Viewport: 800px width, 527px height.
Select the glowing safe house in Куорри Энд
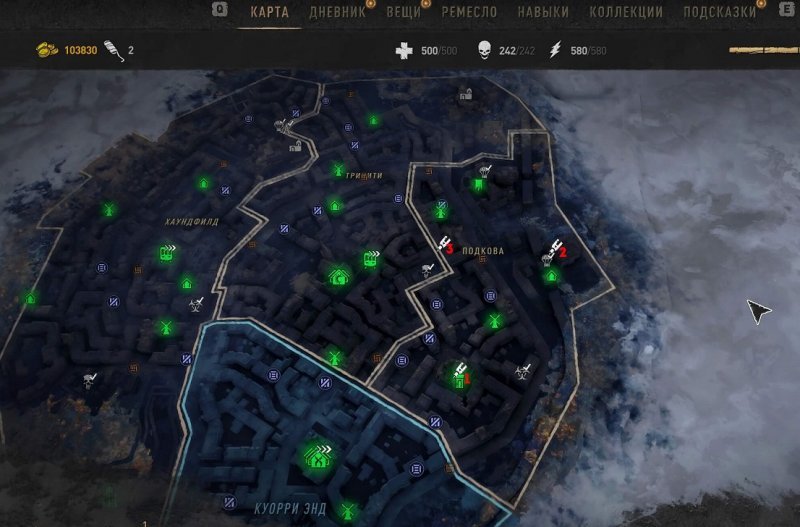(319, 457)
